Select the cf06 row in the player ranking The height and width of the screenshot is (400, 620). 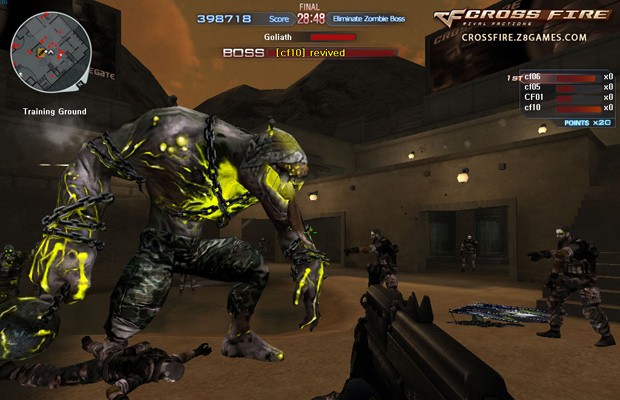[x=560, y=77]
